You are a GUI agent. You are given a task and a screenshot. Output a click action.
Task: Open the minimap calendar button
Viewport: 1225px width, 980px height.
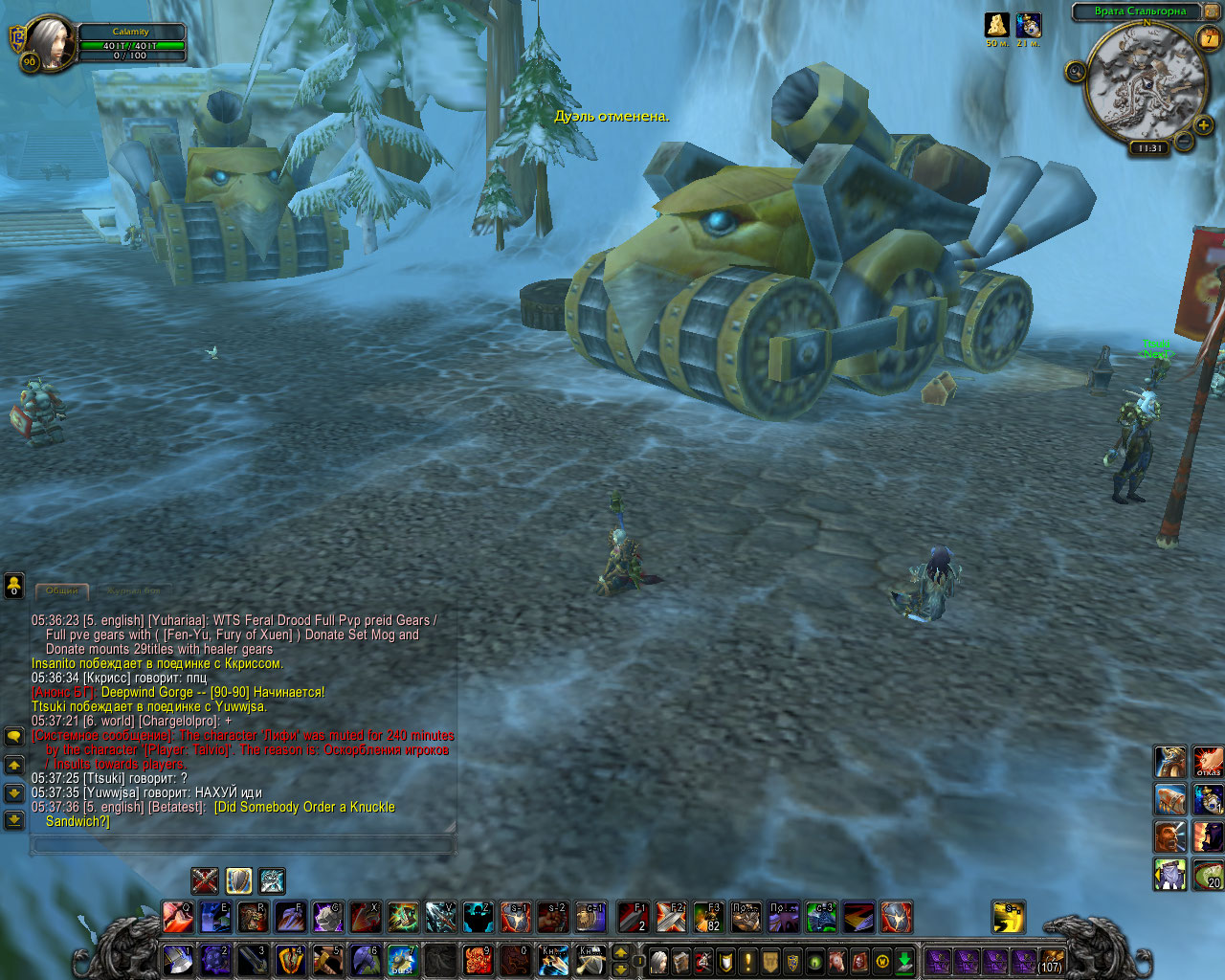[1209, 38]
